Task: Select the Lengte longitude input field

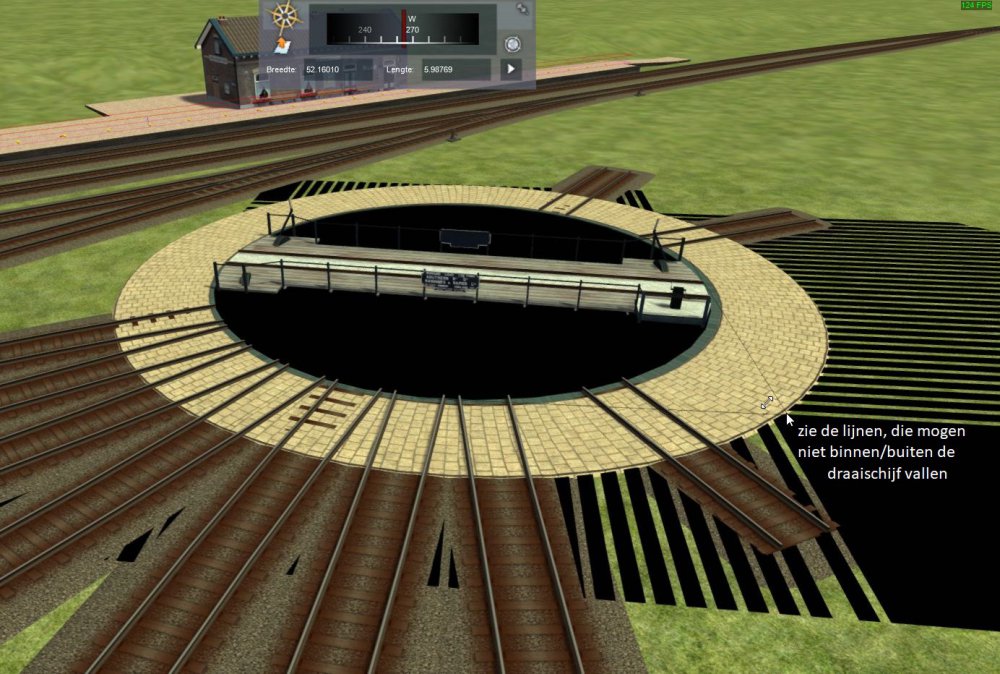Action: pyautogui.click(x=456, y=69)
